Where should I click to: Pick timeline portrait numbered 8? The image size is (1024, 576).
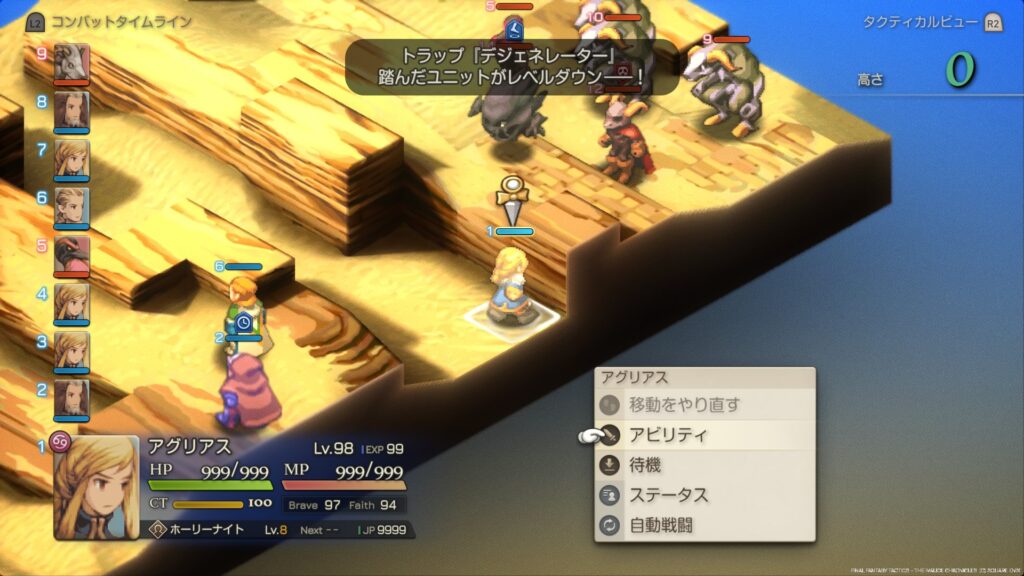[72, 109]
